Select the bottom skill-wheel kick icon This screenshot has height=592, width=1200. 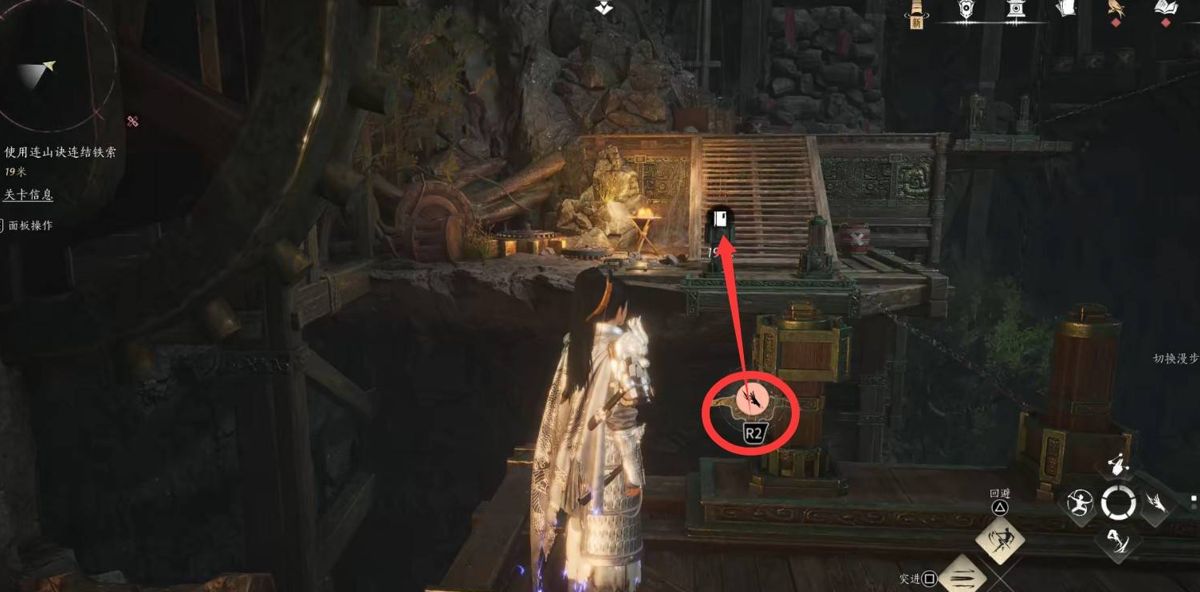[1118, 541]
